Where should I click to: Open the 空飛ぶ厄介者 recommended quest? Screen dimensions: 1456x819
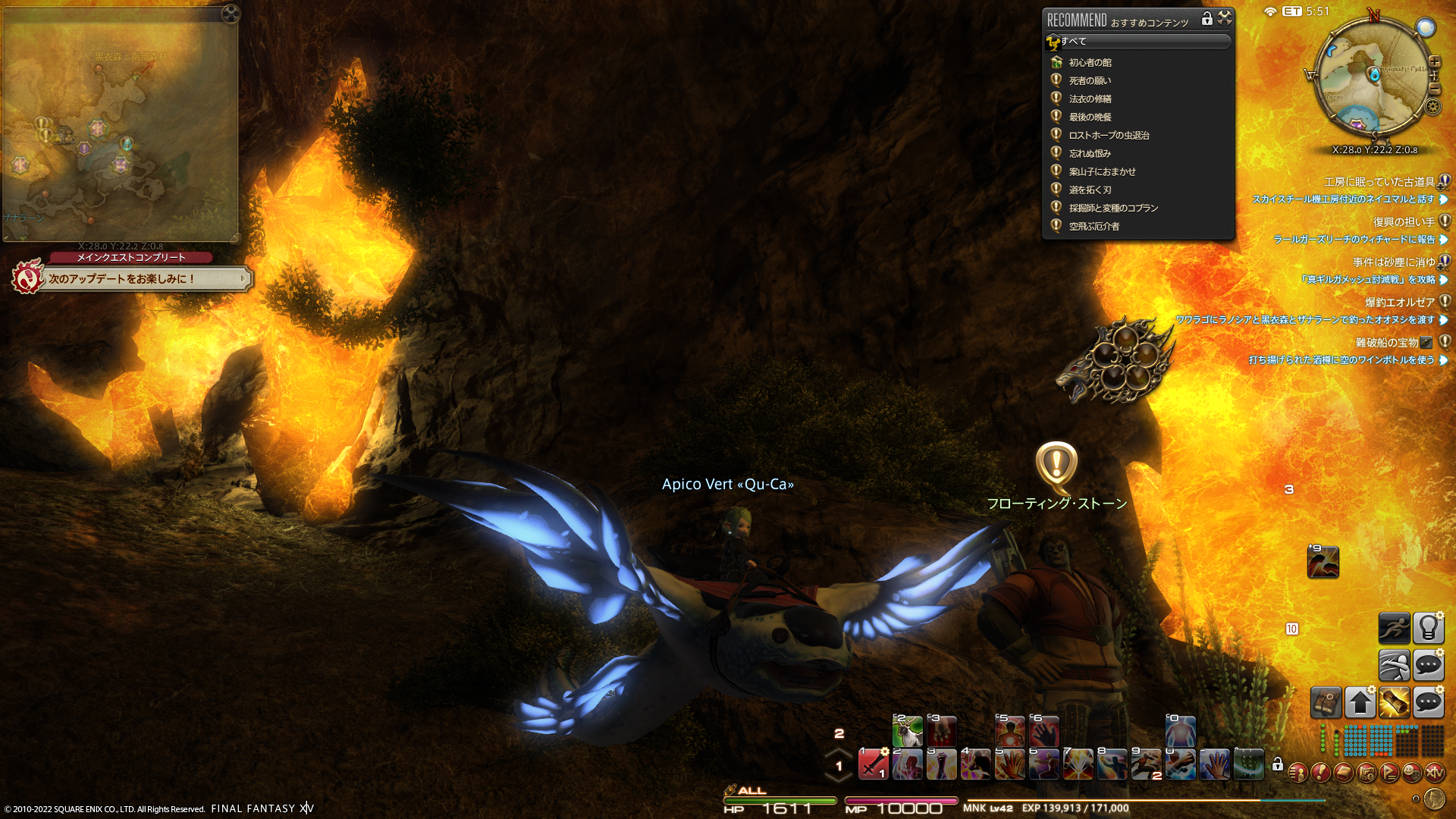pos(1094,227)
